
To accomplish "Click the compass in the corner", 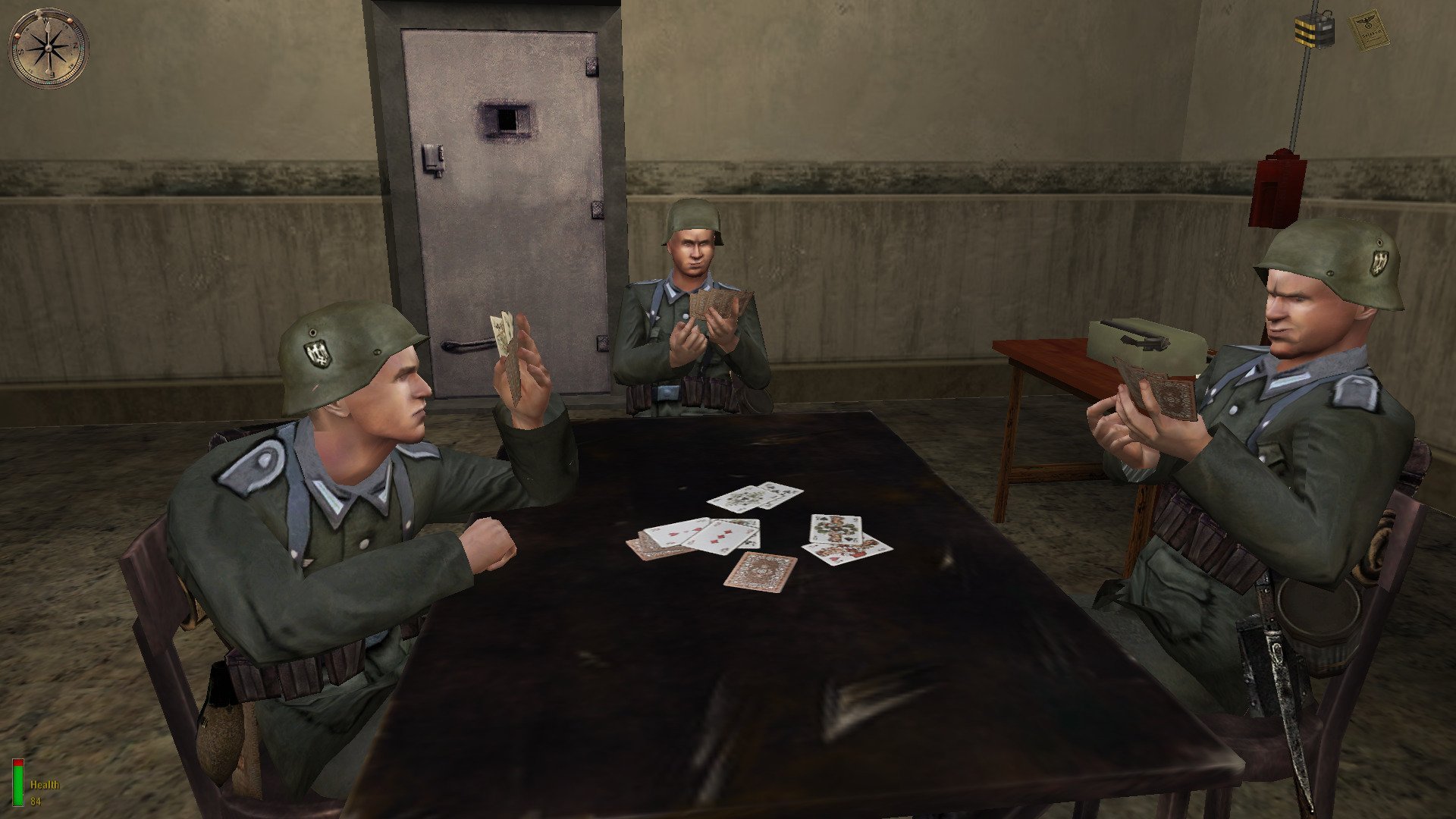I will 48,48.
